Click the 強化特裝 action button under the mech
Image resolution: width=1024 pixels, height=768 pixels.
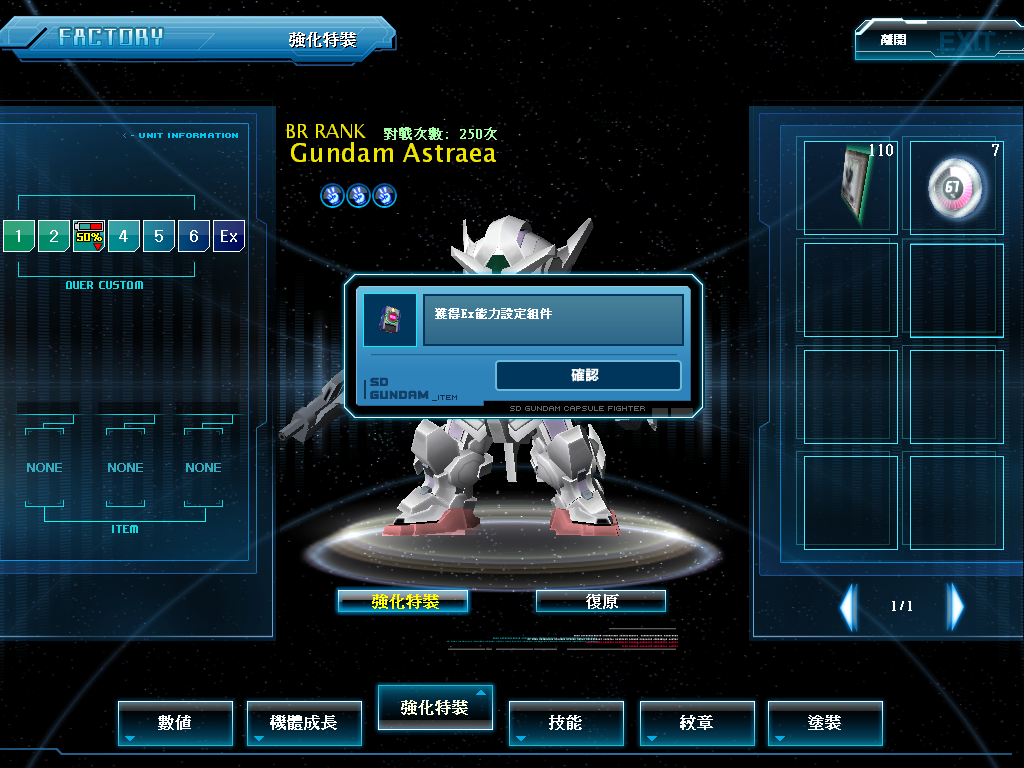(403, 601)
